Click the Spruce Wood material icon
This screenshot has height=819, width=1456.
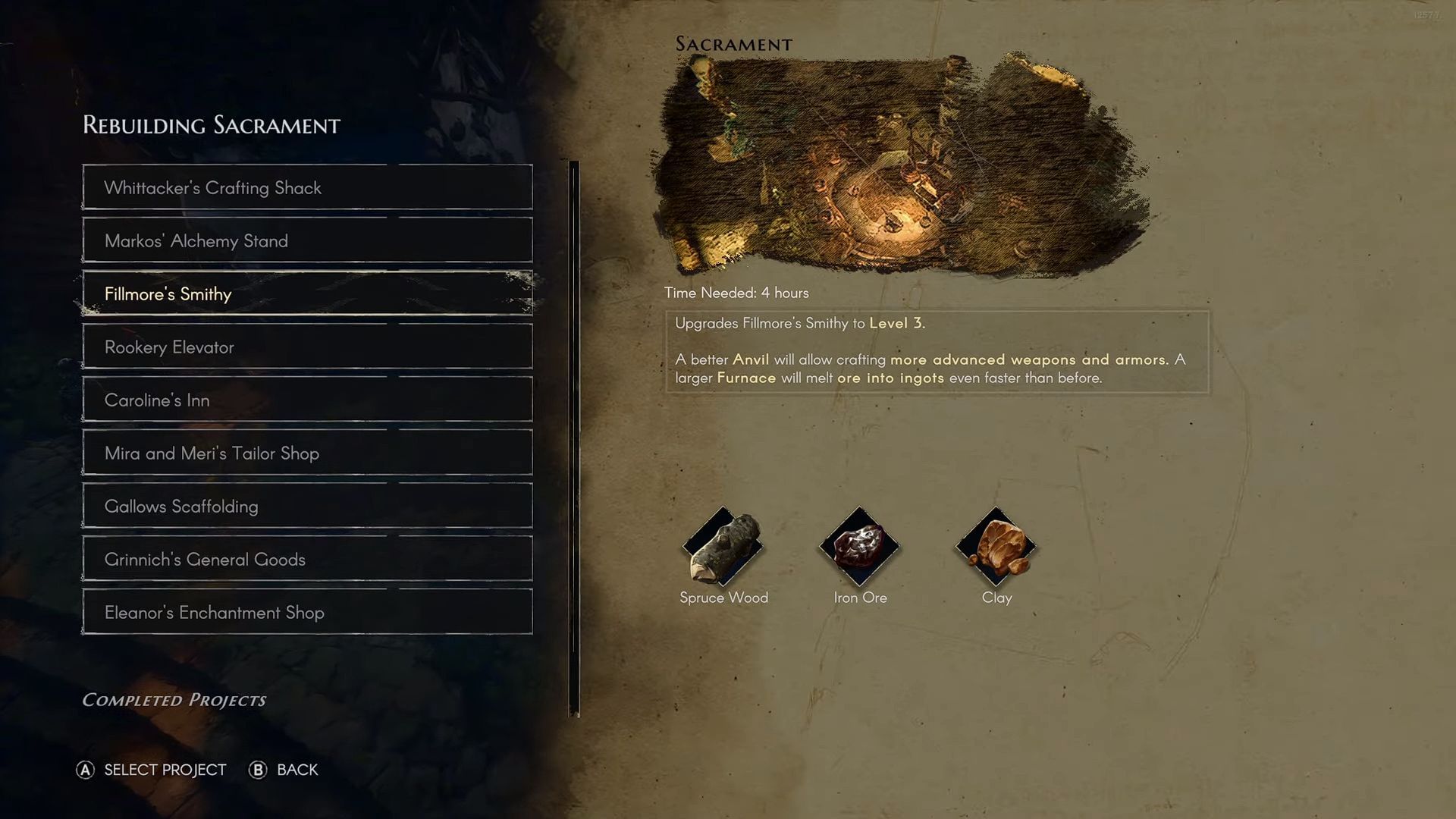[723, 548]
